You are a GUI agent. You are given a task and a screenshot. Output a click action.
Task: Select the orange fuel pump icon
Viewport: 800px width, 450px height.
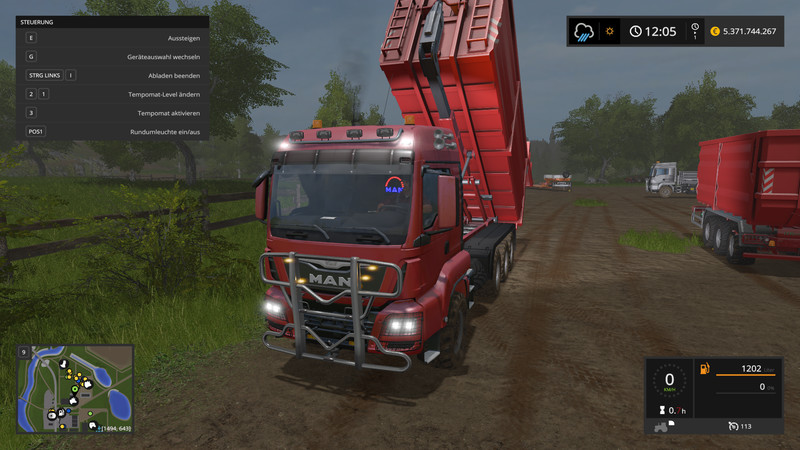click(705, 369)
